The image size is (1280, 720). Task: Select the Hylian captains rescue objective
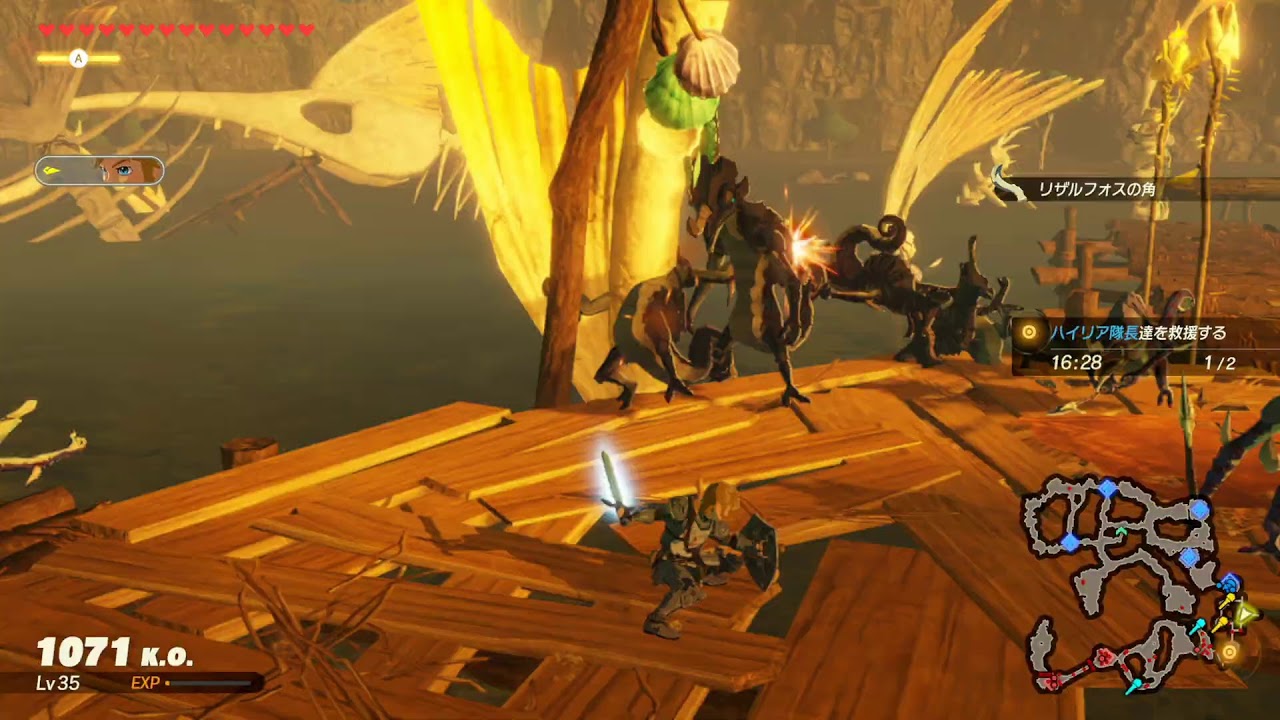coord(1138,333)
